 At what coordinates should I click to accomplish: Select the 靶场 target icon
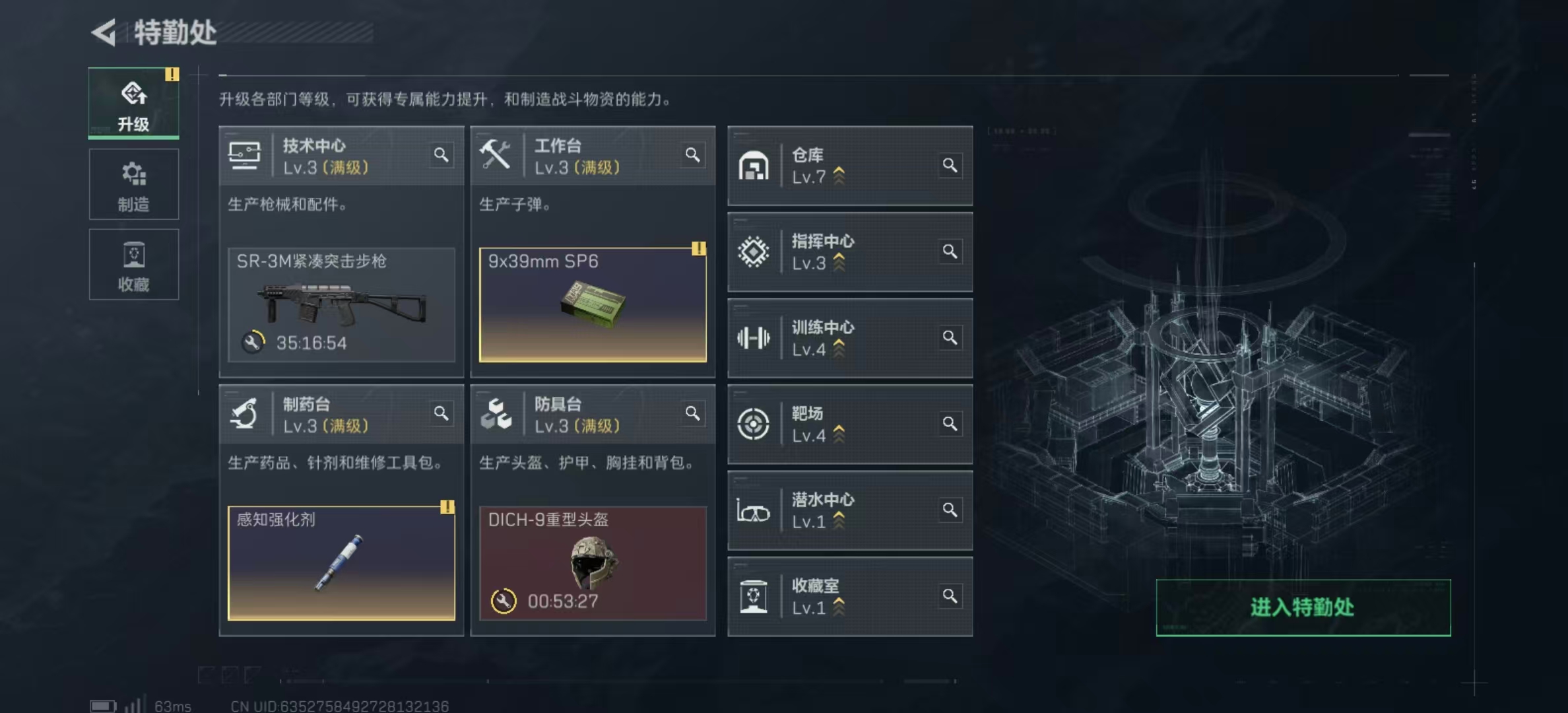(x=754, y=424)
